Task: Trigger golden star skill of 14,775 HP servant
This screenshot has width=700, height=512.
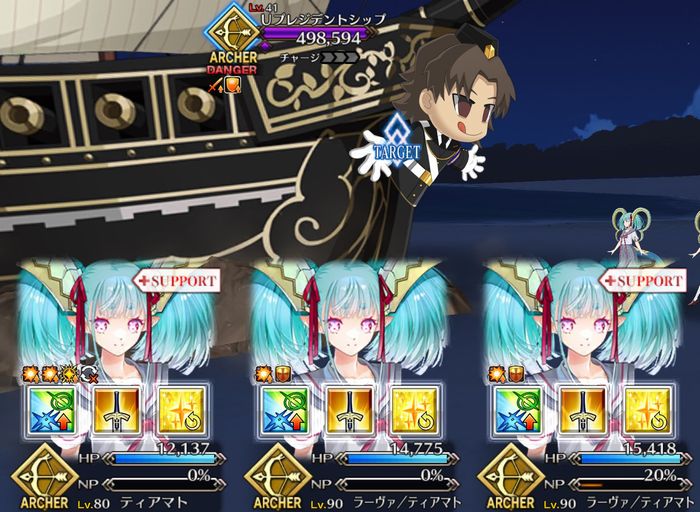Action: click(x=415, y=410)
